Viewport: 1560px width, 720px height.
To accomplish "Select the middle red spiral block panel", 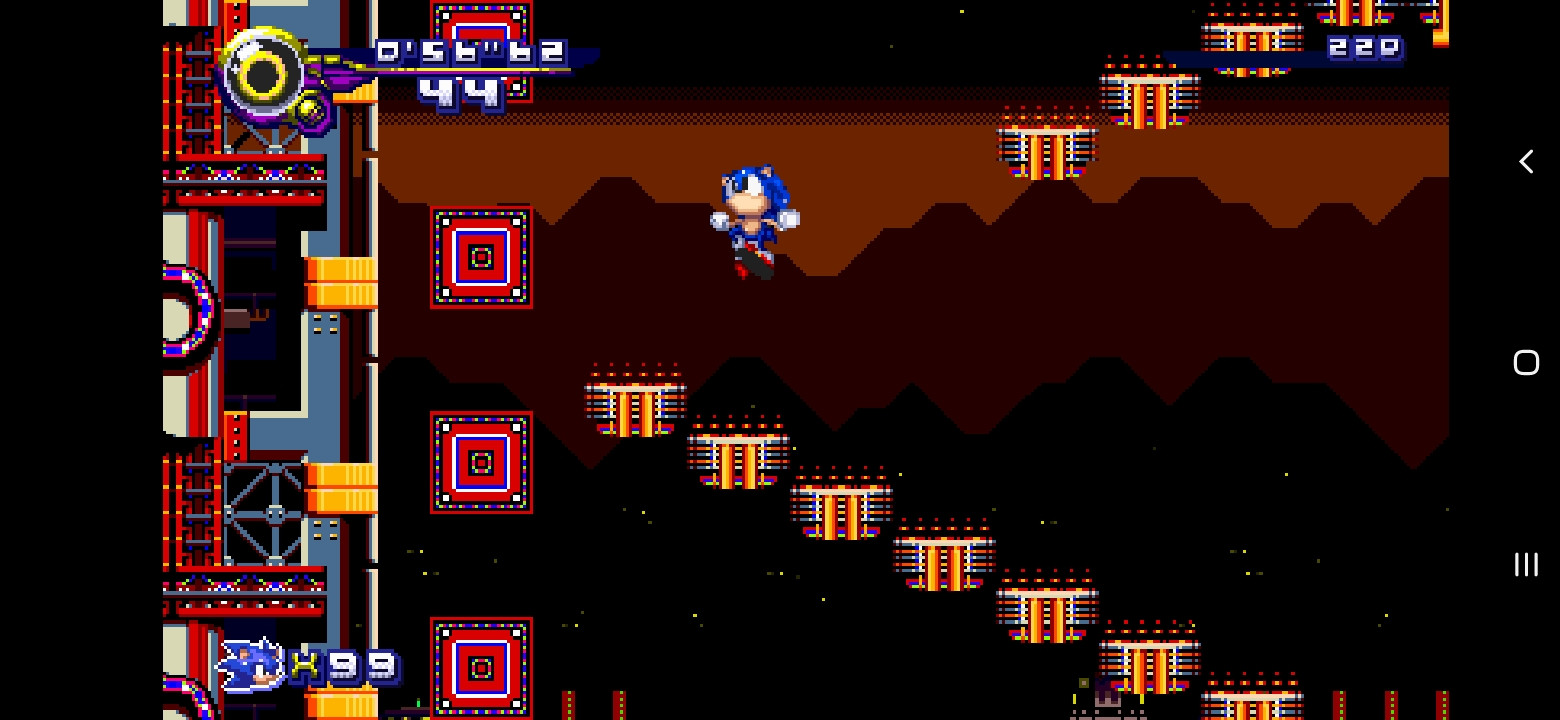I will pos(480,460).
